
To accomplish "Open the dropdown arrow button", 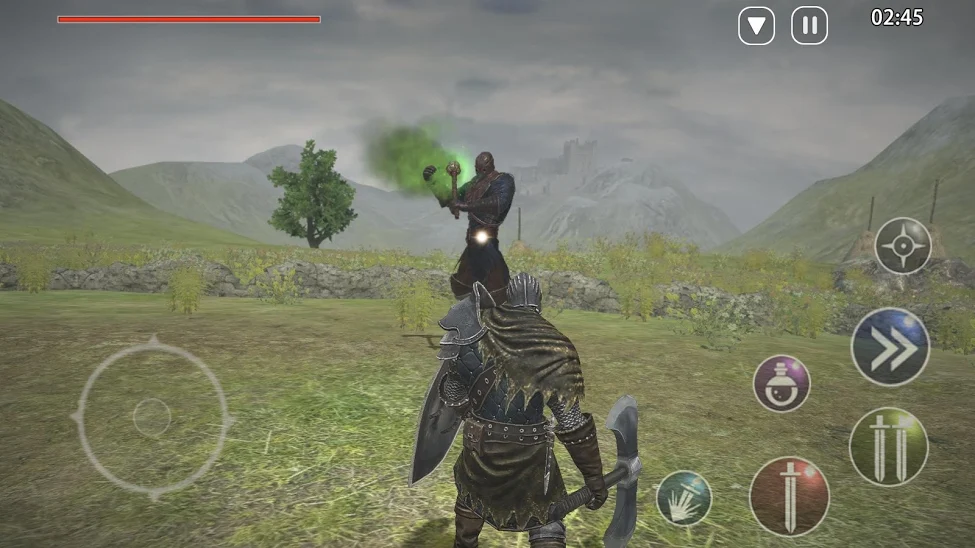I will (756, 25).
